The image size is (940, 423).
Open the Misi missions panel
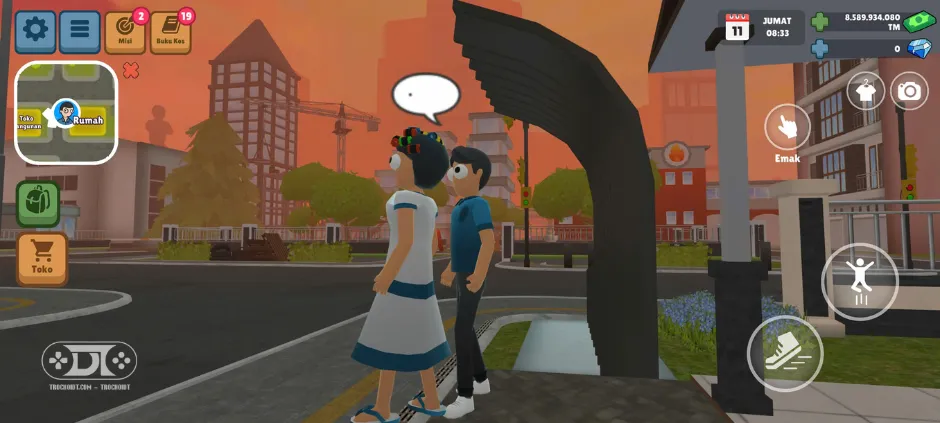click(x=125, y=33)
